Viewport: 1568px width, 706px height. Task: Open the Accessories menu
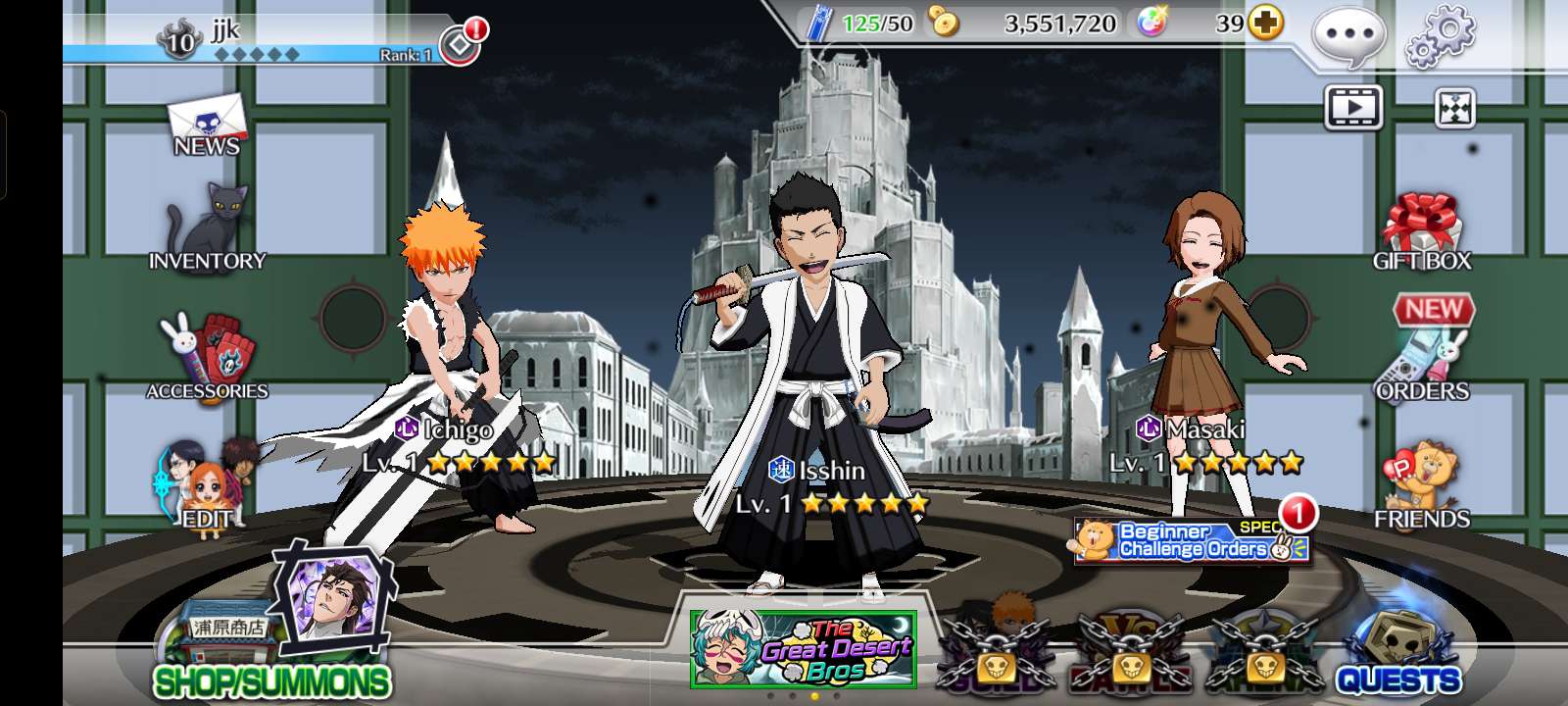coord(207,357)
